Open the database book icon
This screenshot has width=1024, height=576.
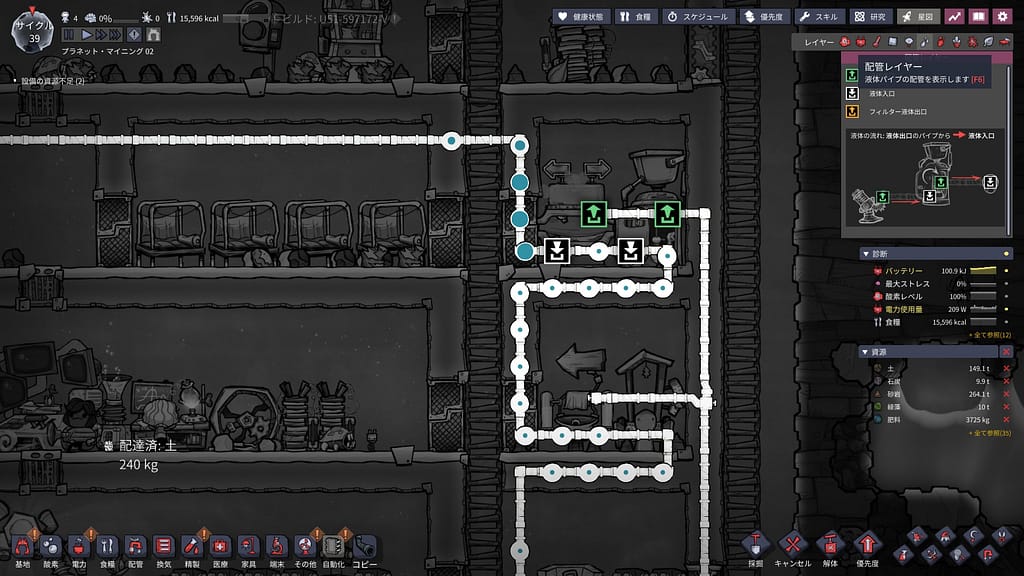point(978,16)
